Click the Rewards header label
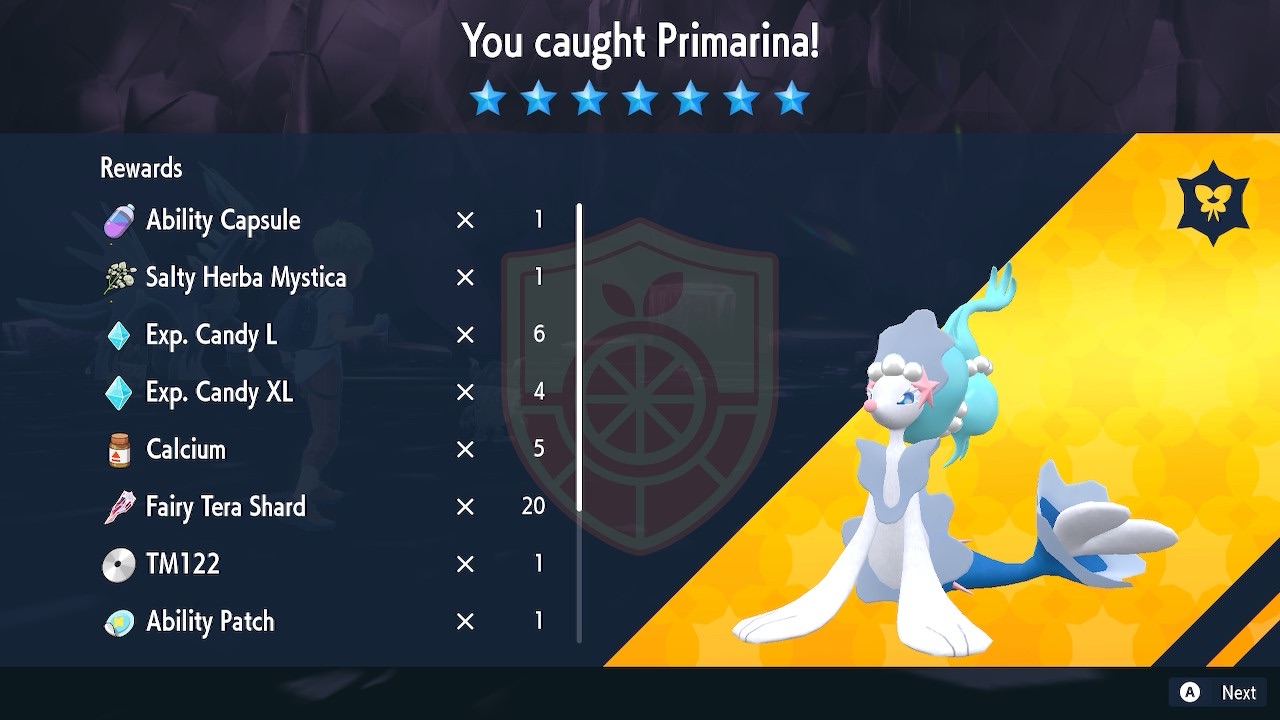 pyautogui.click(x=140, y=168)
